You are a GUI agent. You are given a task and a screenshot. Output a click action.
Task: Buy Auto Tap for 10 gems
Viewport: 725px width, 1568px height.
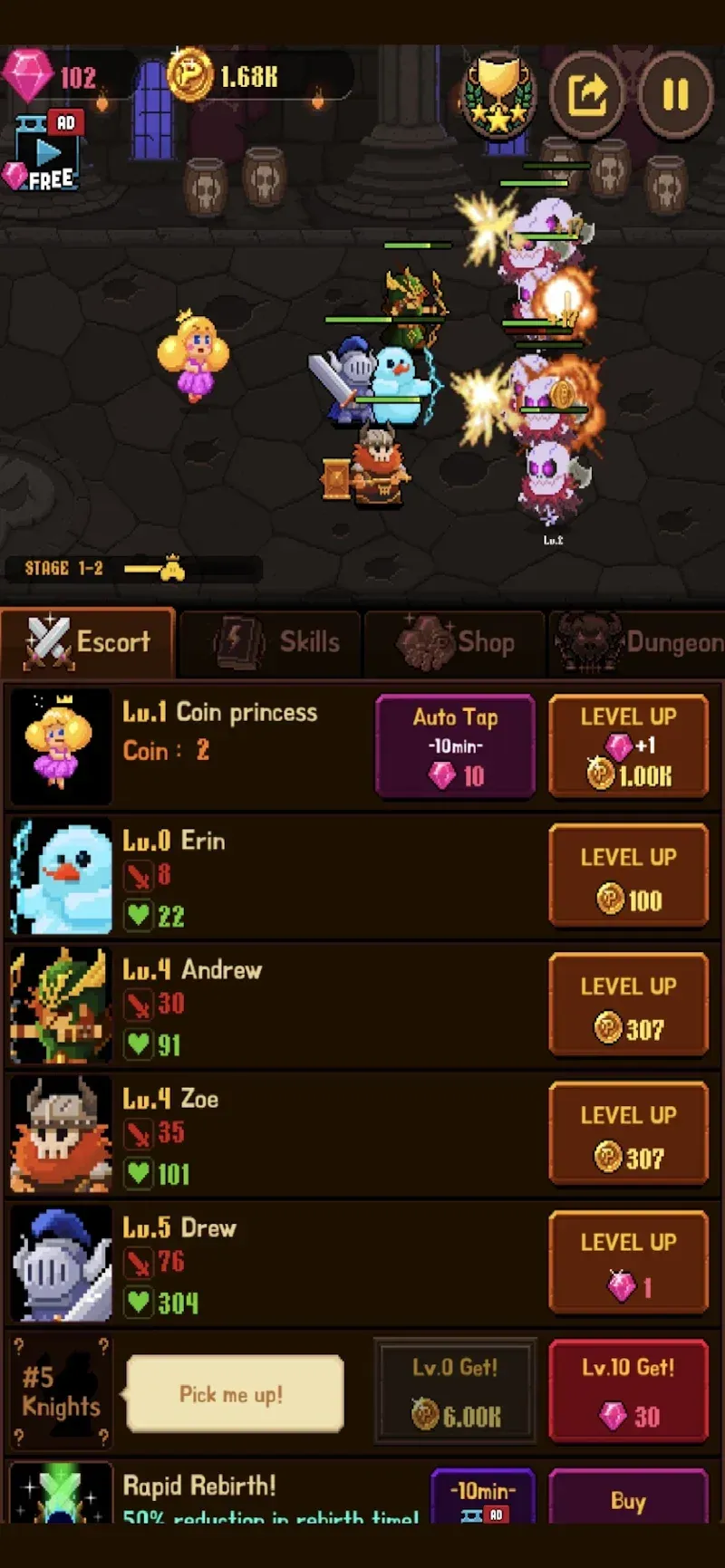(x=455, y=746)
